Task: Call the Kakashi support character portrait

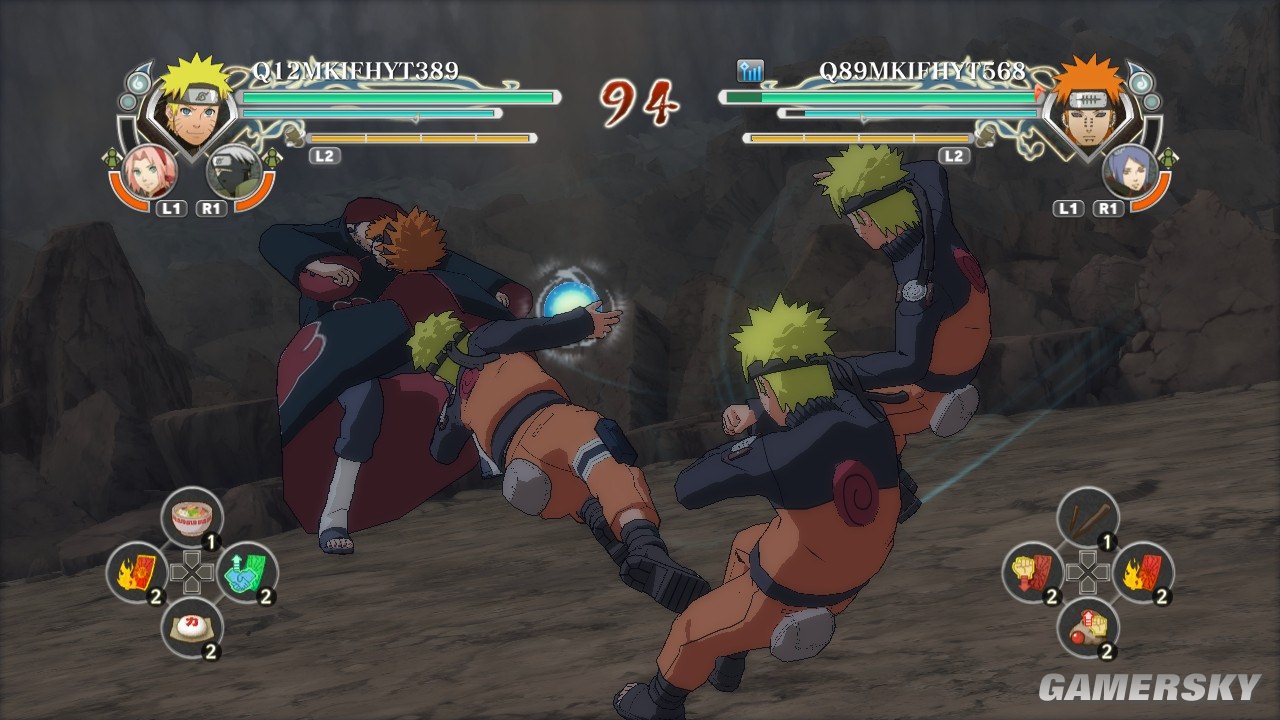Action: click(x=235, y=171)
